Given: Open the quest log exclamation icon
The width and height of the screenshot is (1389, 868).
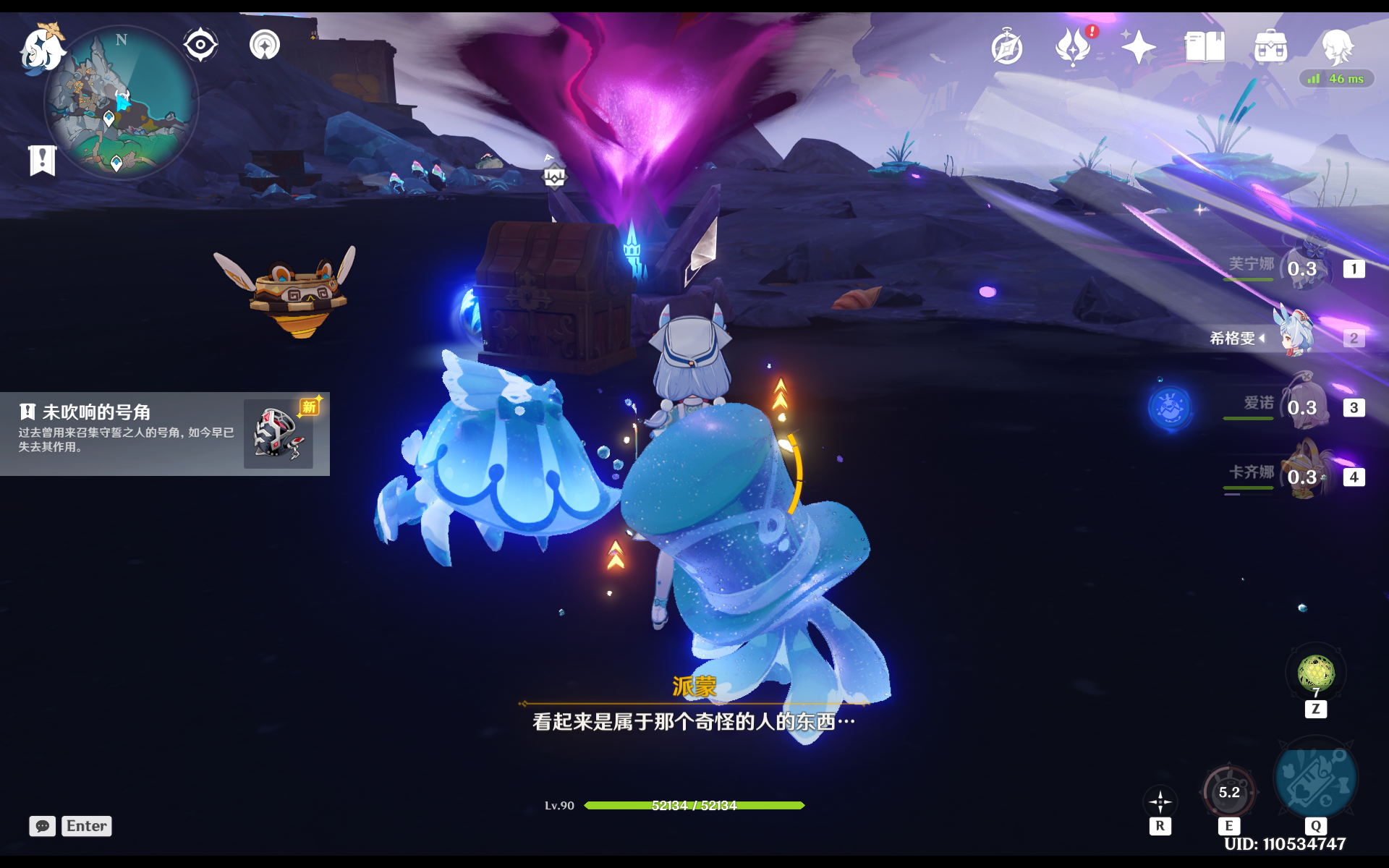Looking at the screenshot, I should point(42,160).
